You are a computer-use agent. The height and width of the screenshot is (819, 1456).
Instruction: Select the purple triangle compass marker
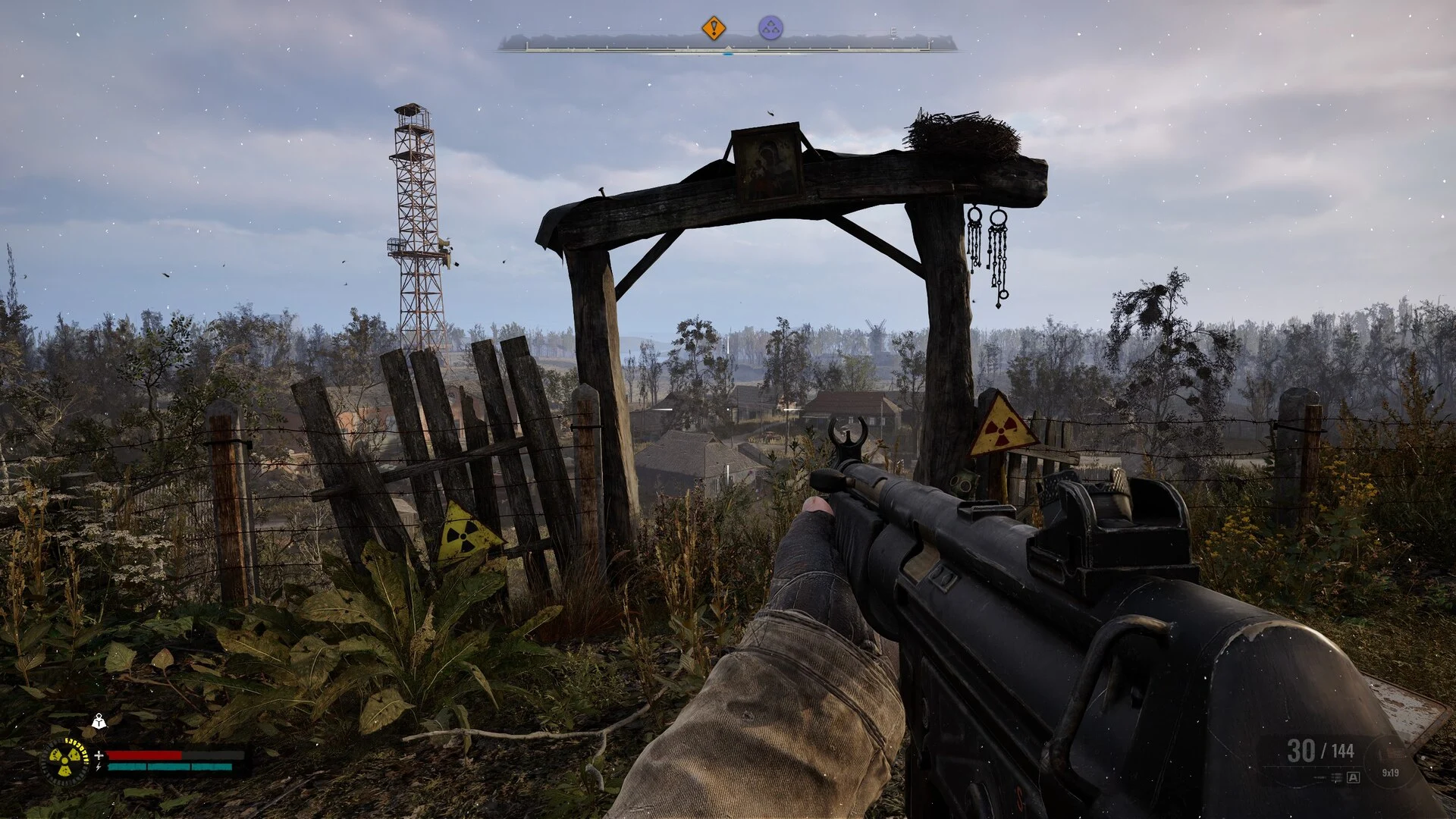tap(770, 29)
